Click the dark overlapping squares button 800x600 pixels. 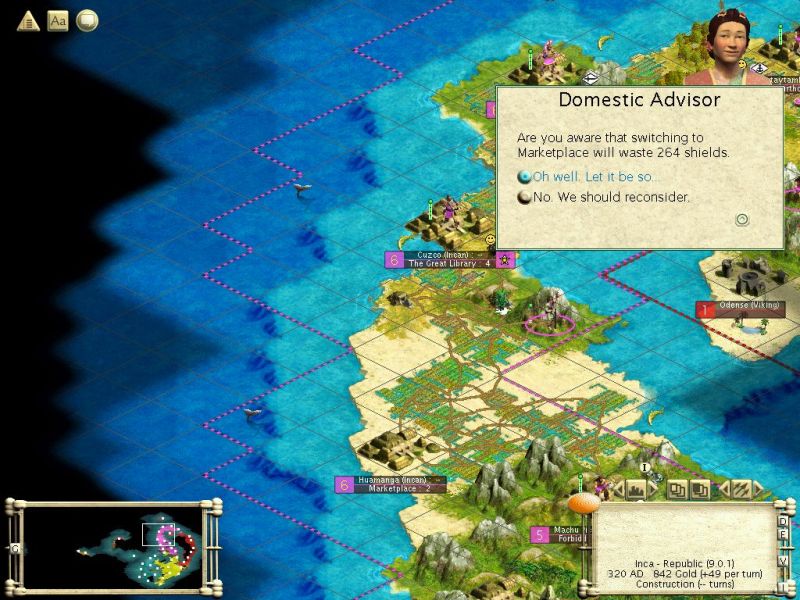[x=701, y=489]
